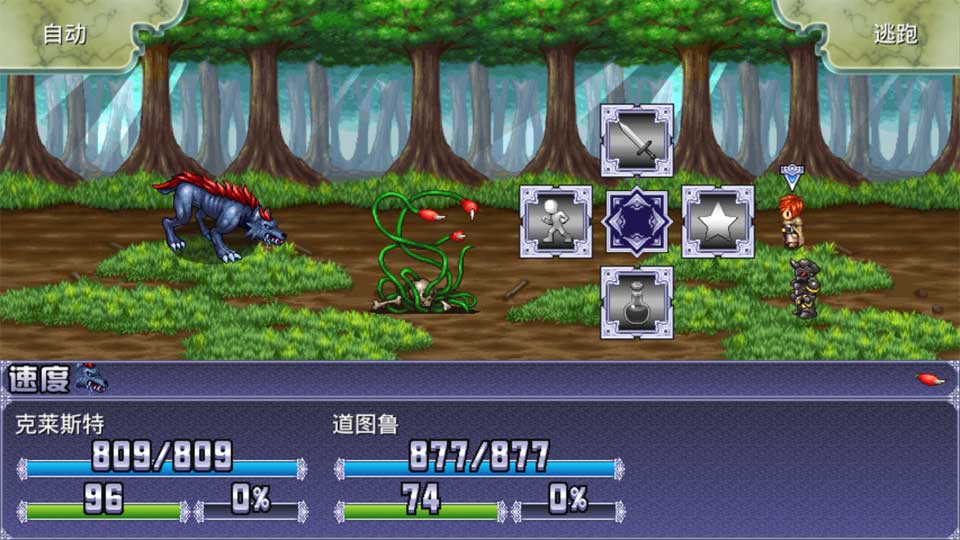Select the sword attack command
Screen dimensions: 960x540
[x=637, y=141]
